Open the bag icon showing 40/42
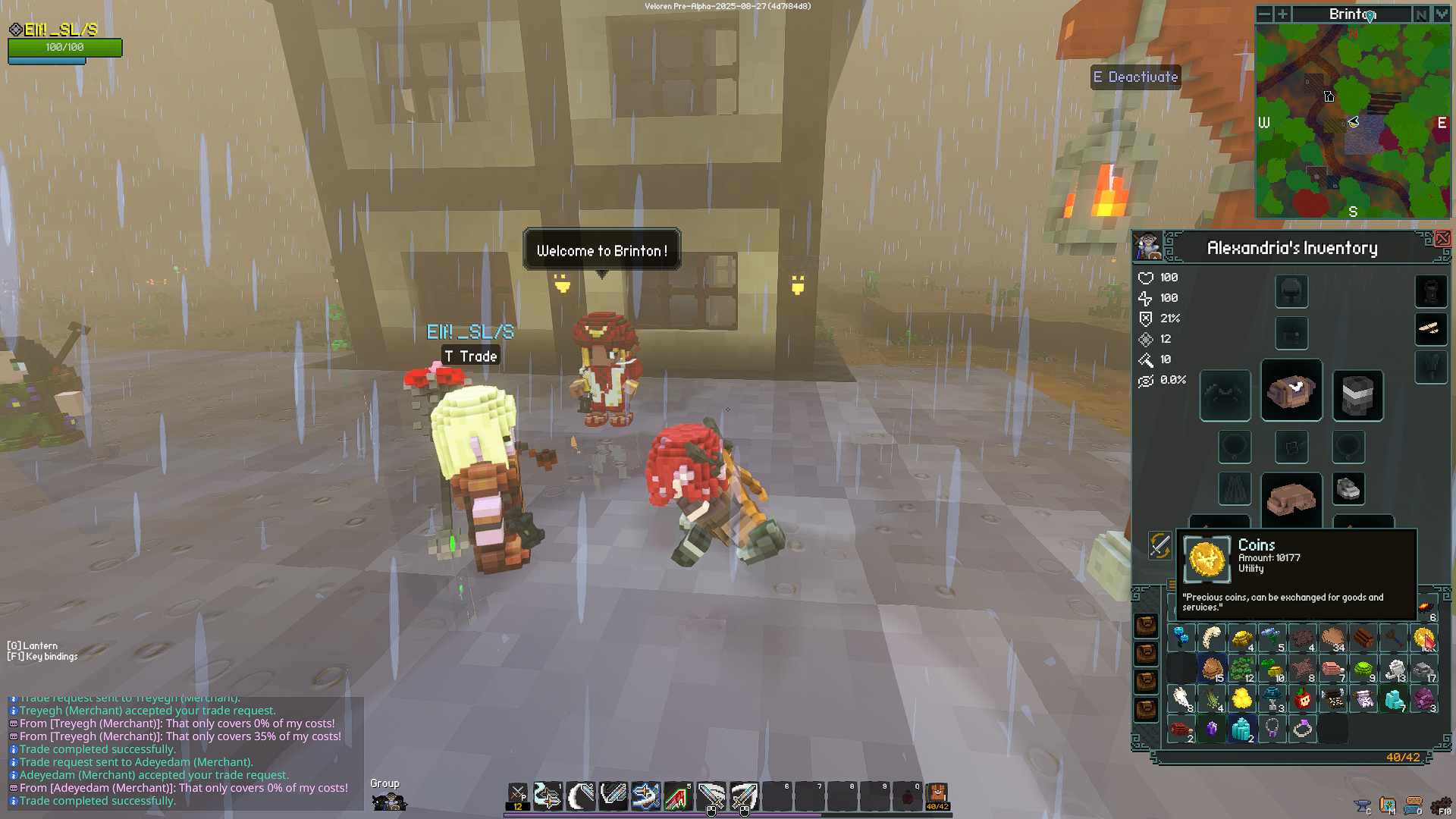This screenshot has width=1456, height=819. [x=937, y=796]
